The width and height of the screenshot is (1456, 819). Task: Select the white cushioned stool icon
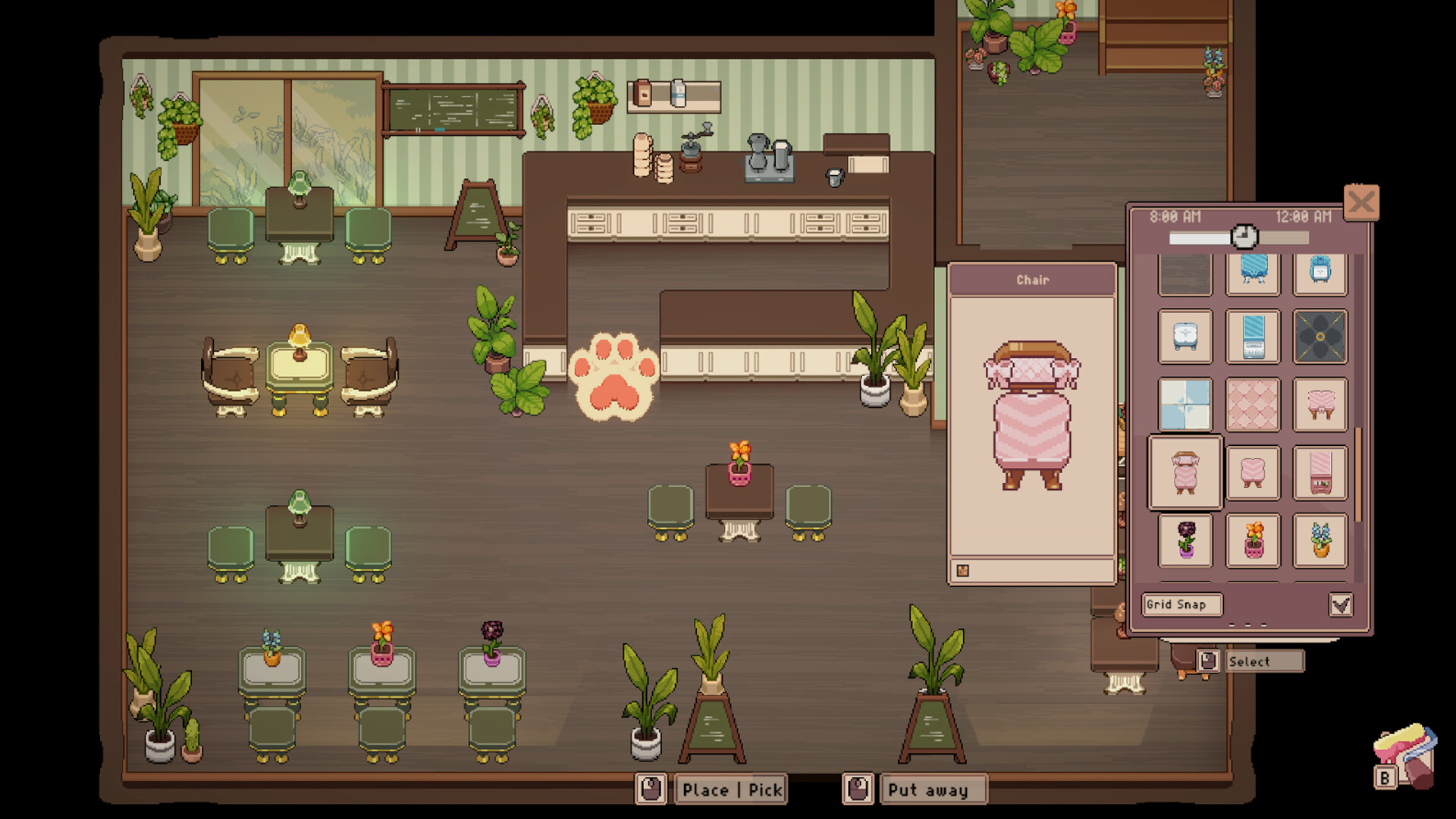1185,336
